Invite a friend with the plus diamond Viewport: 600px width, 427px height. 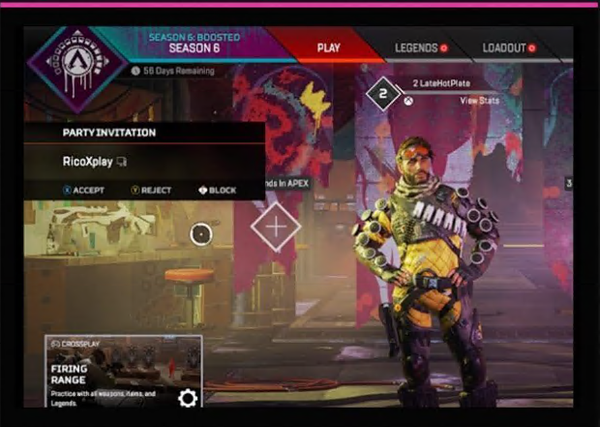tap(276, 226)
